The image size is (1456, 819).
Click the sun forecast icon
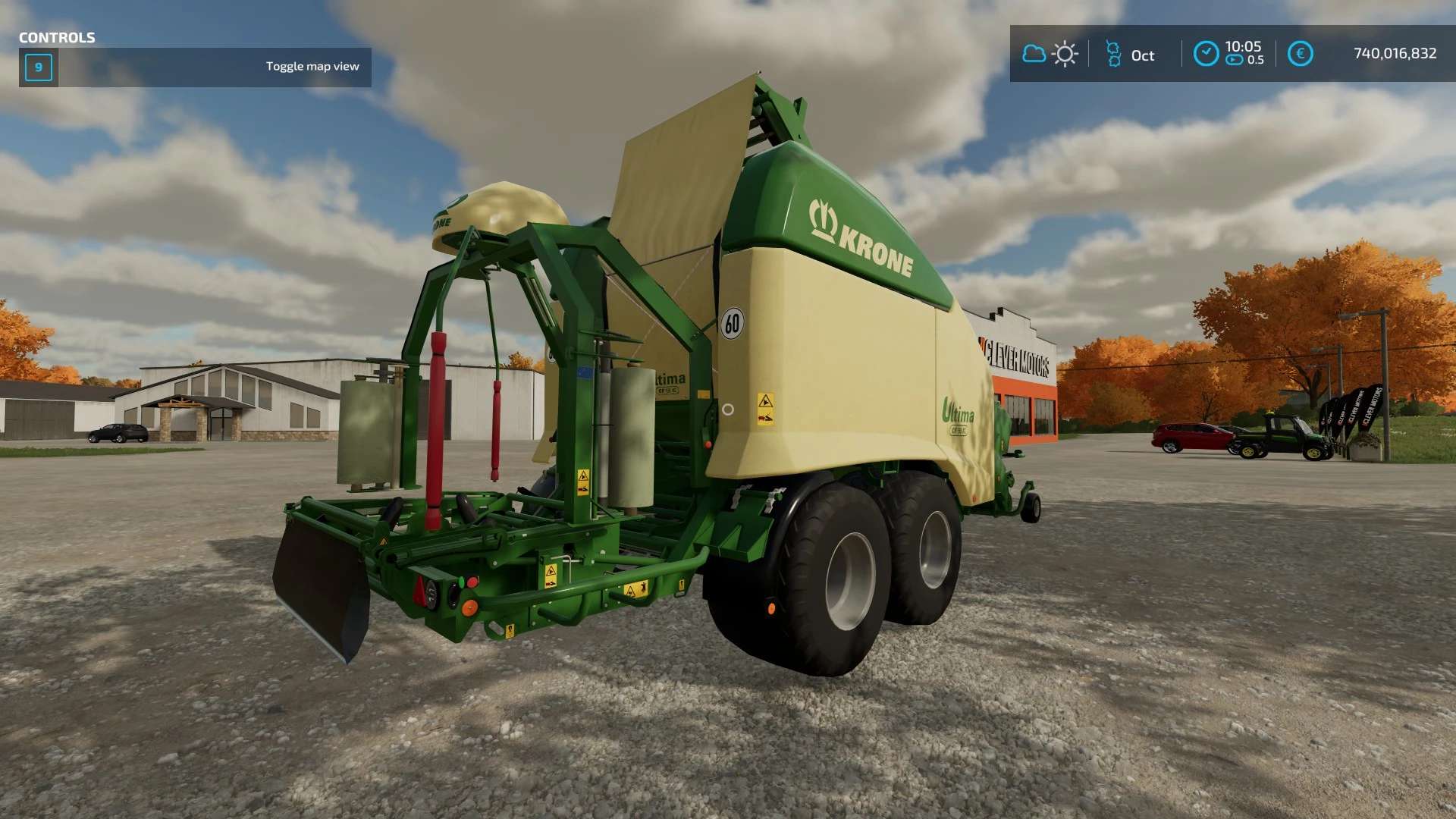click(x=1065, y=54)
